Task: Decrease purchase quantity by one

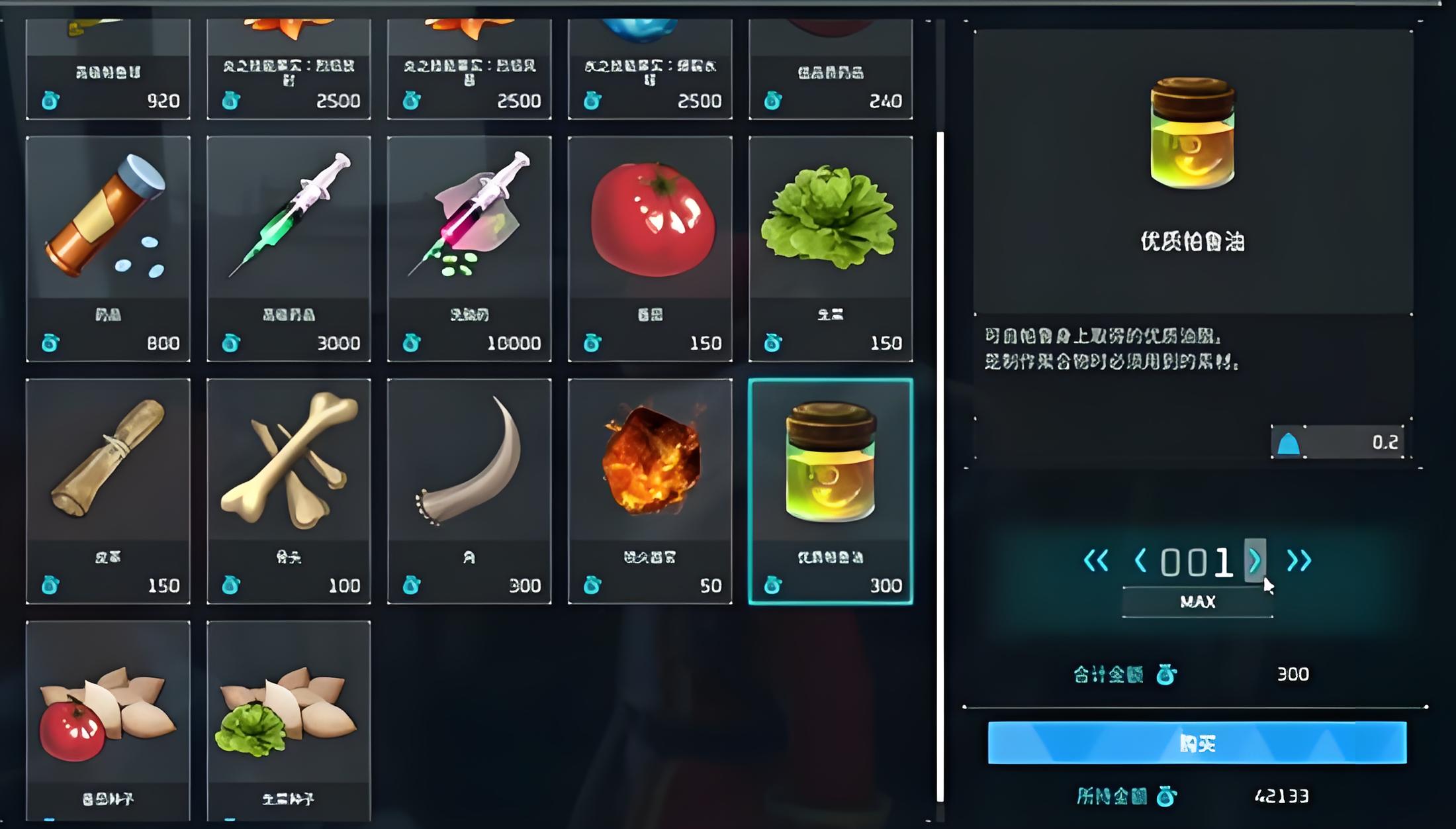Action: click(x=1140, y=561)
